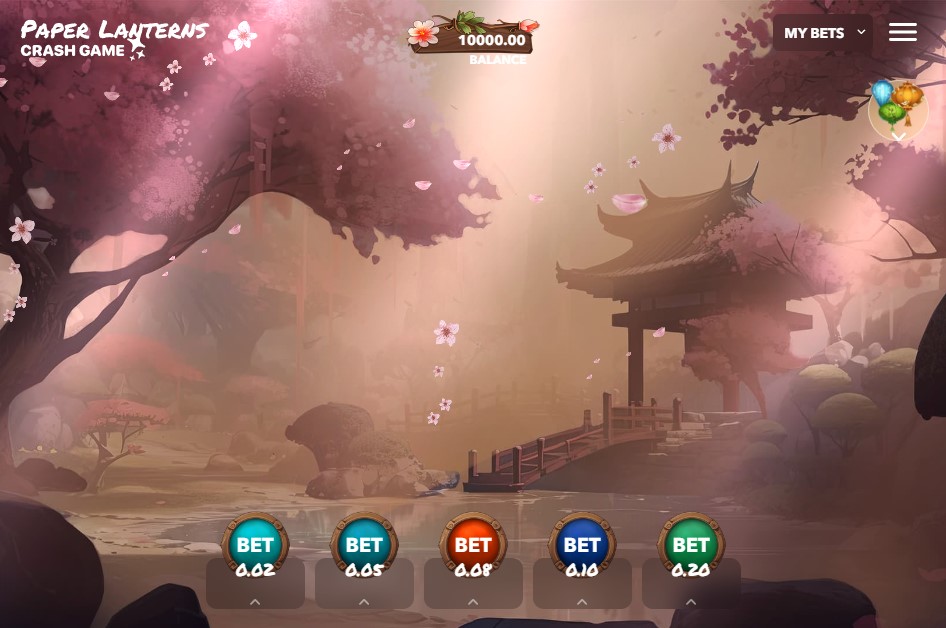
Task: Place the teal 0.02 bet
Action: pyautogui.click(x=255, y=546)
